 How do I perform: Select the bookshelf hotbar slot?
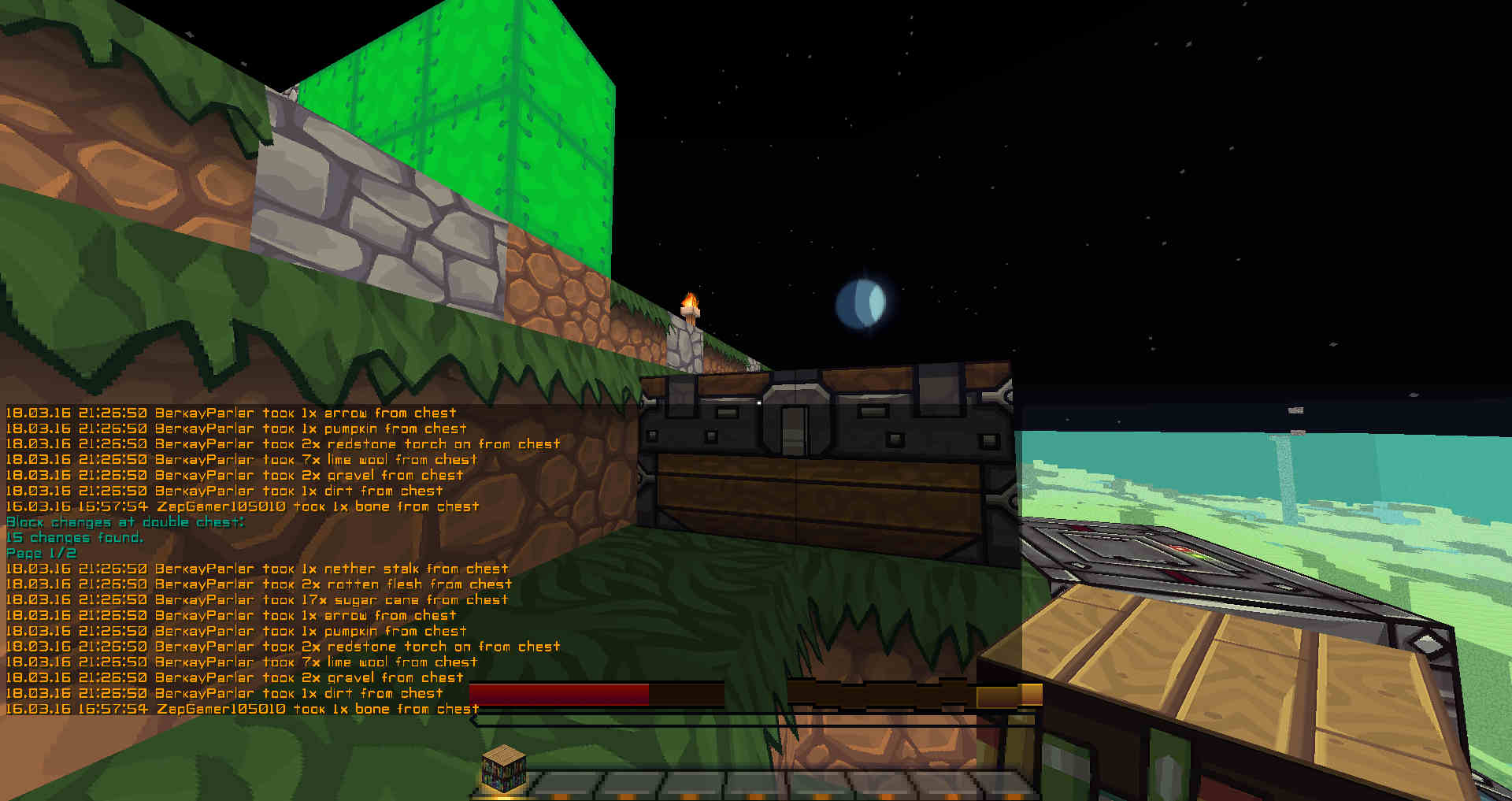click(x=504, y=770)
